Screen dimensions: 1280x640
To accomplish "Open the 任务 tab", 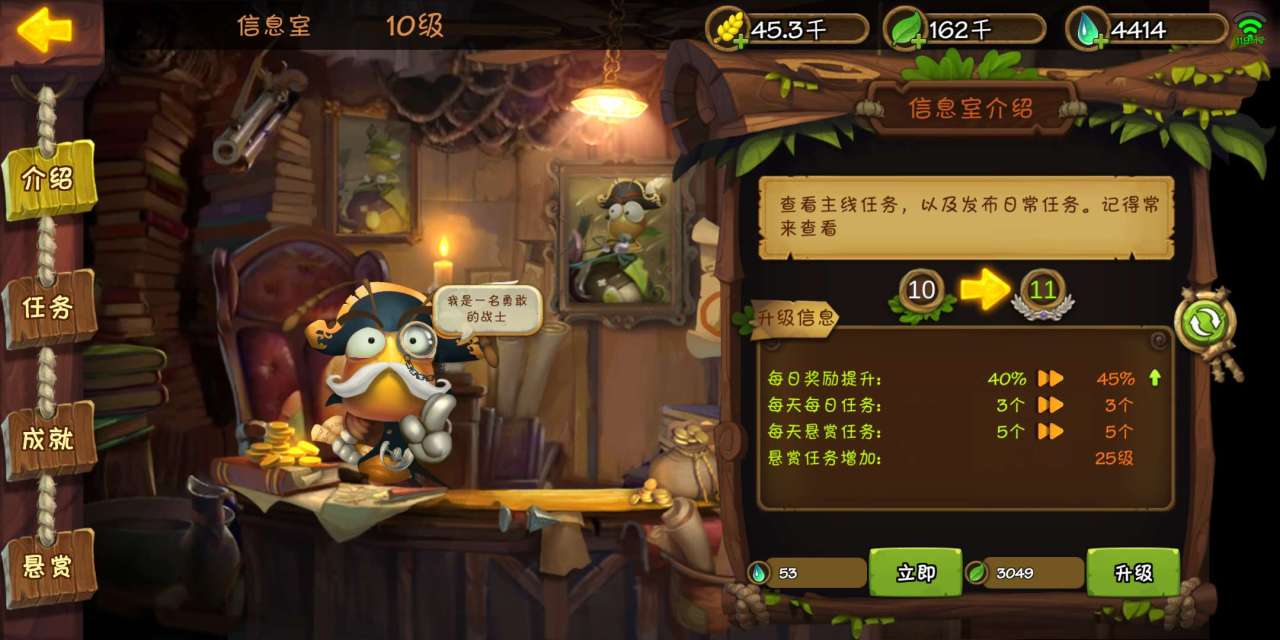I will pos(48,308).
